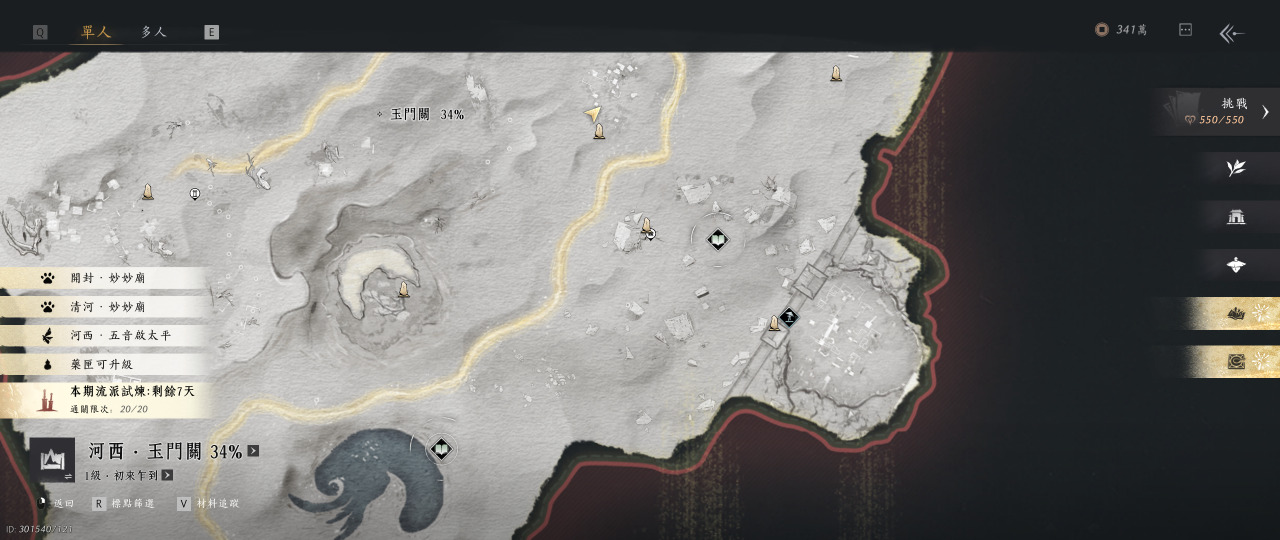Screen dimensions: 1280x540
Task: Select the book marker beside the dark lake
Action: (x=441, y=449)
